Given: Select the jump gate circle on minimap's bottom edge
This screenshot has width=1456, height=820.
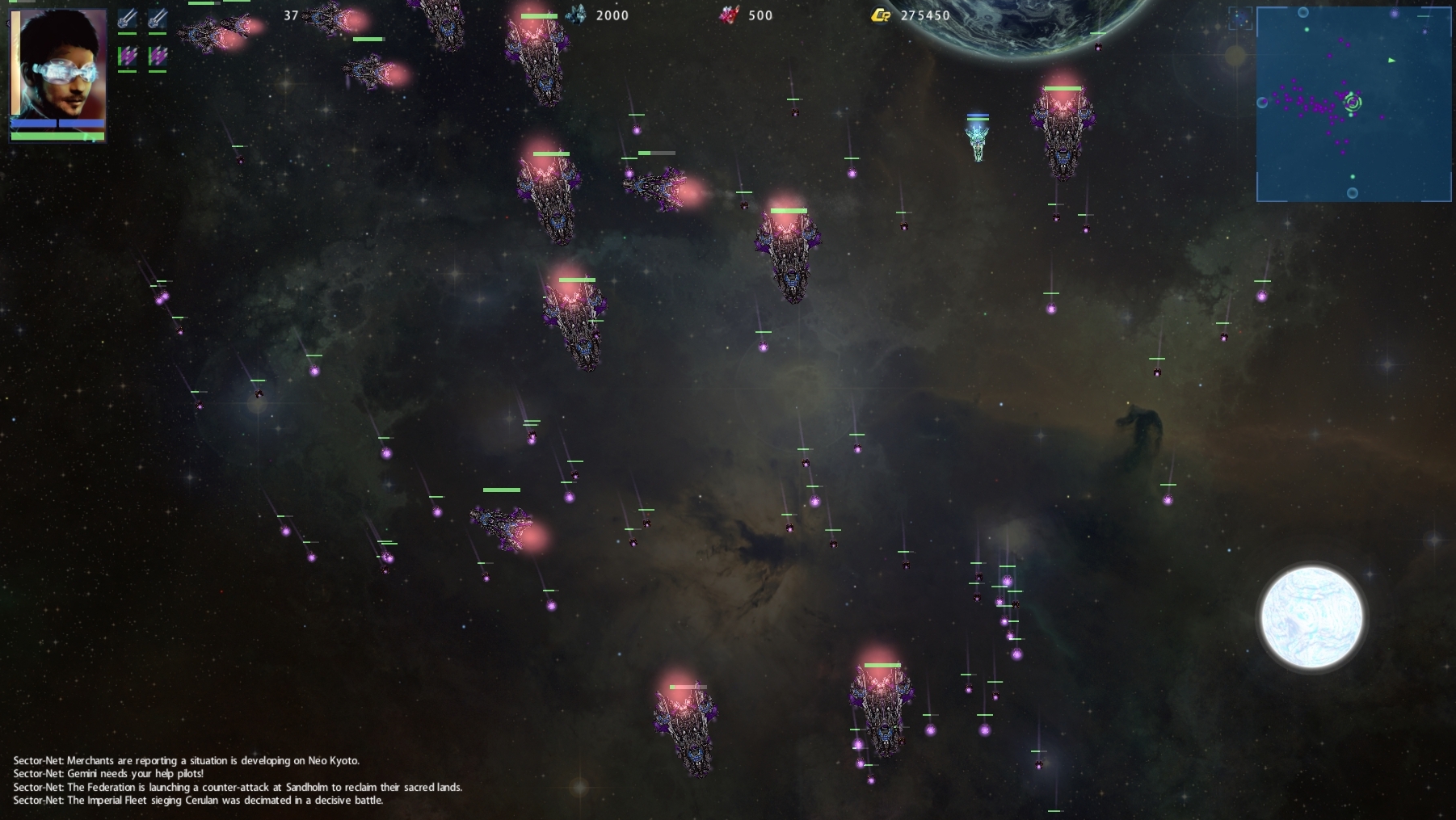Looking at the screenshot, I should (x=1353, y=193).
